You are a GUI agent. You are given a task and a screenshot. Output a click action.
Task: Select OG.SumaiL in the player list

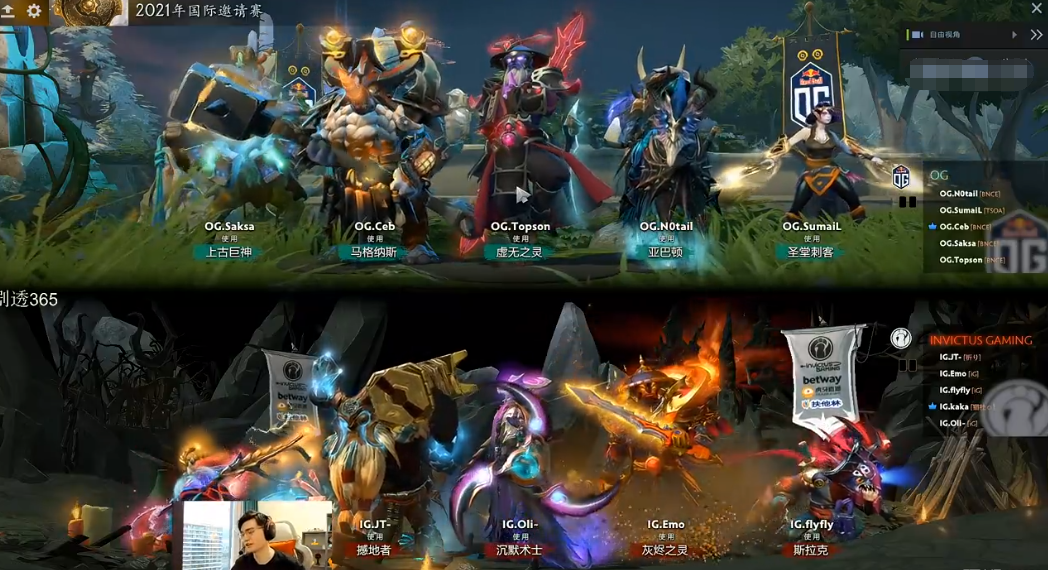pos(962,210)
